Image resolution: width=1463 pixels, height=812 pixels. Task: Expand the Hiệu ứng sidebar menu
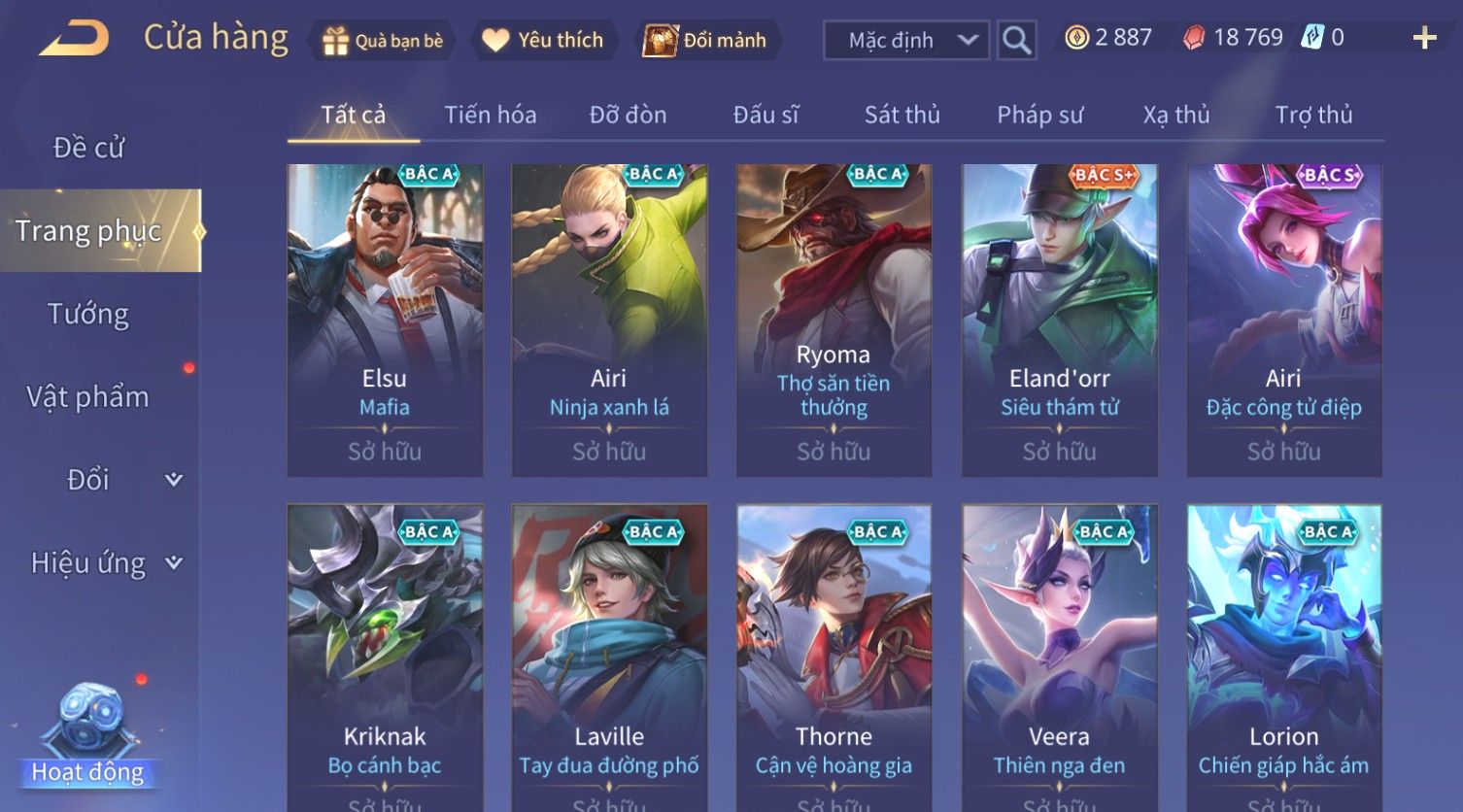[x=102, y=562]
